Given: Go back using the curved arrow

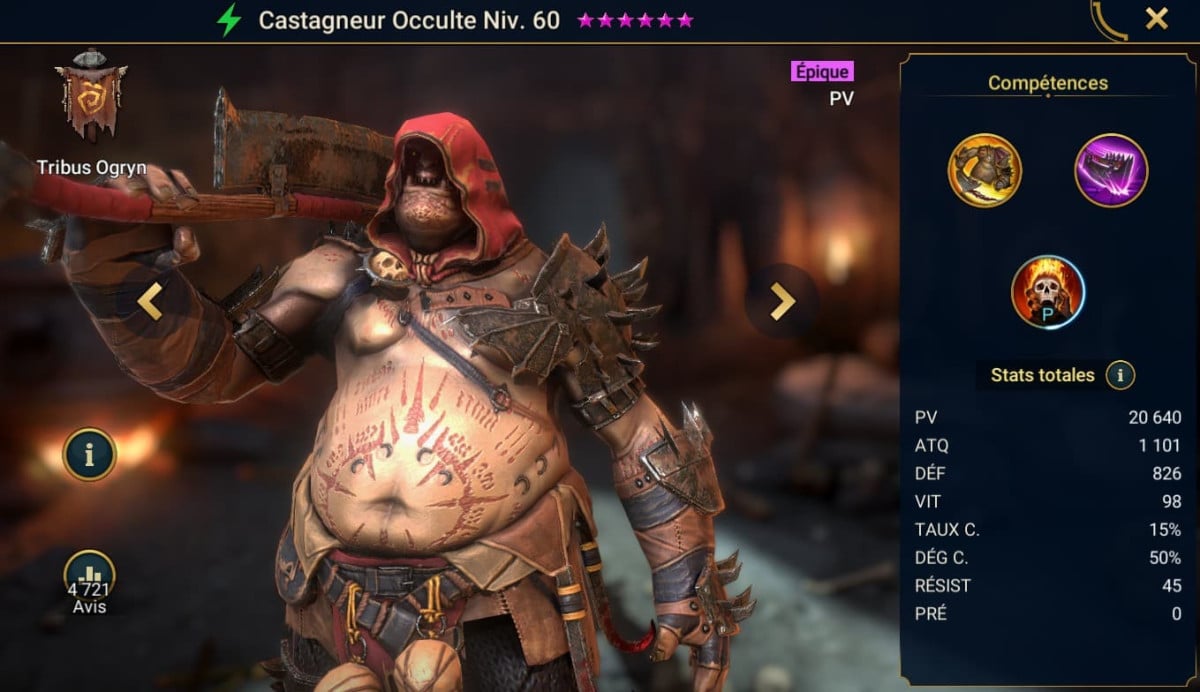Looking at the screenshot, I should pos(1110,20).
